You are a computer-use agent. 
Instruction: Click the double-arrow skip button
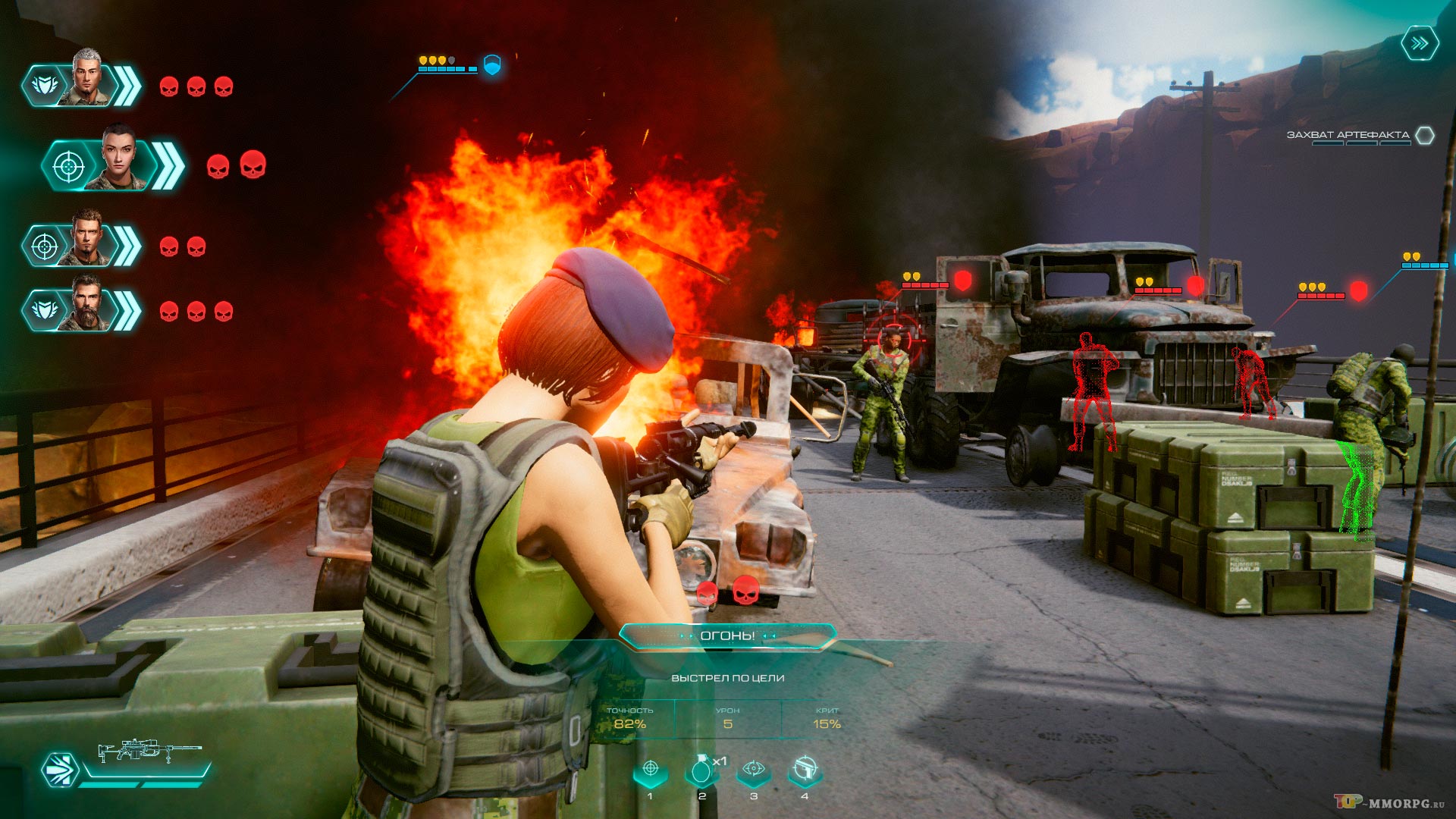point(1419,44)
